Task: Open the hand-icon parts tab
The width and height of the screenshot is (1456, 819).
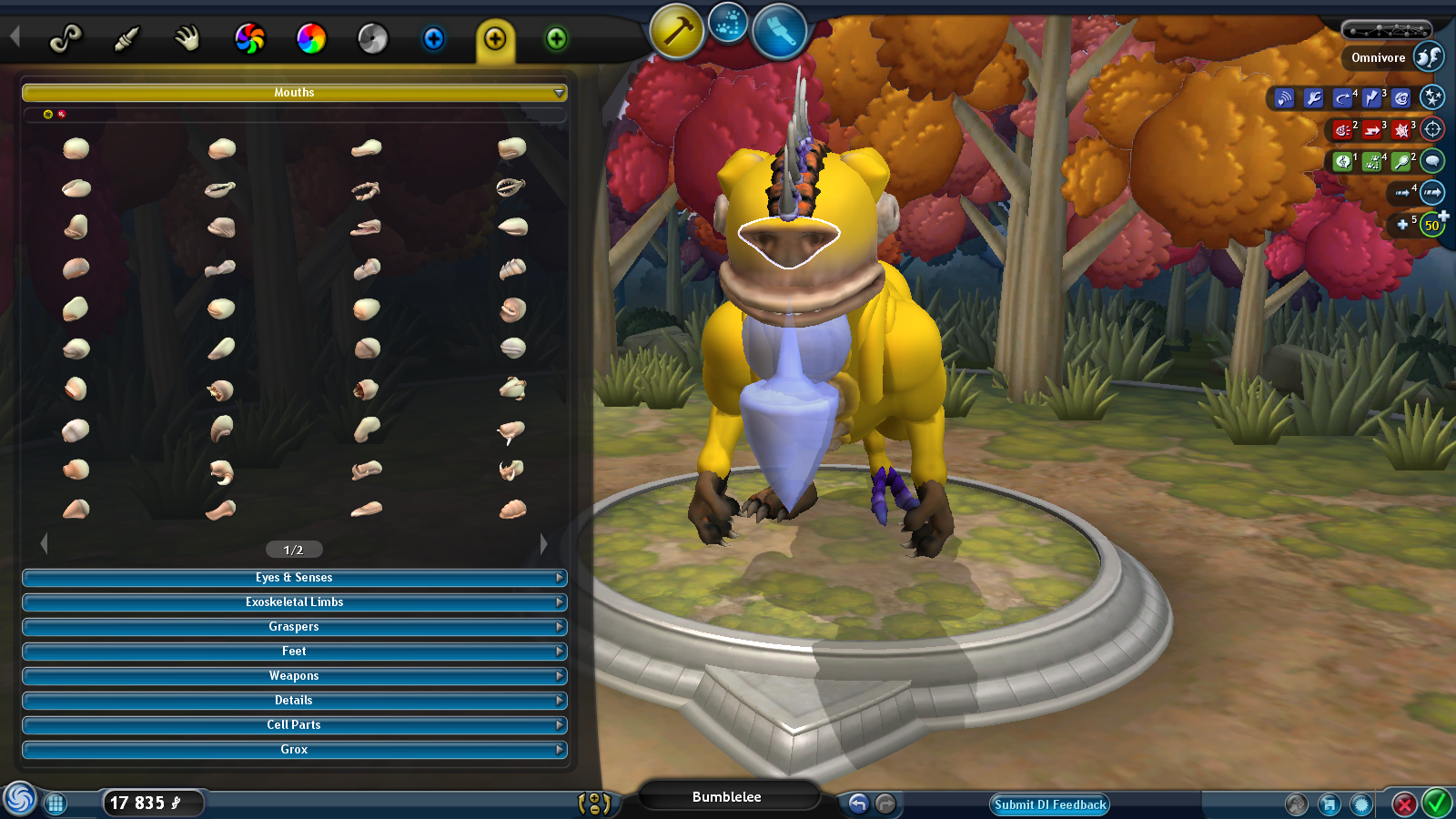Action: click(187, 38)
